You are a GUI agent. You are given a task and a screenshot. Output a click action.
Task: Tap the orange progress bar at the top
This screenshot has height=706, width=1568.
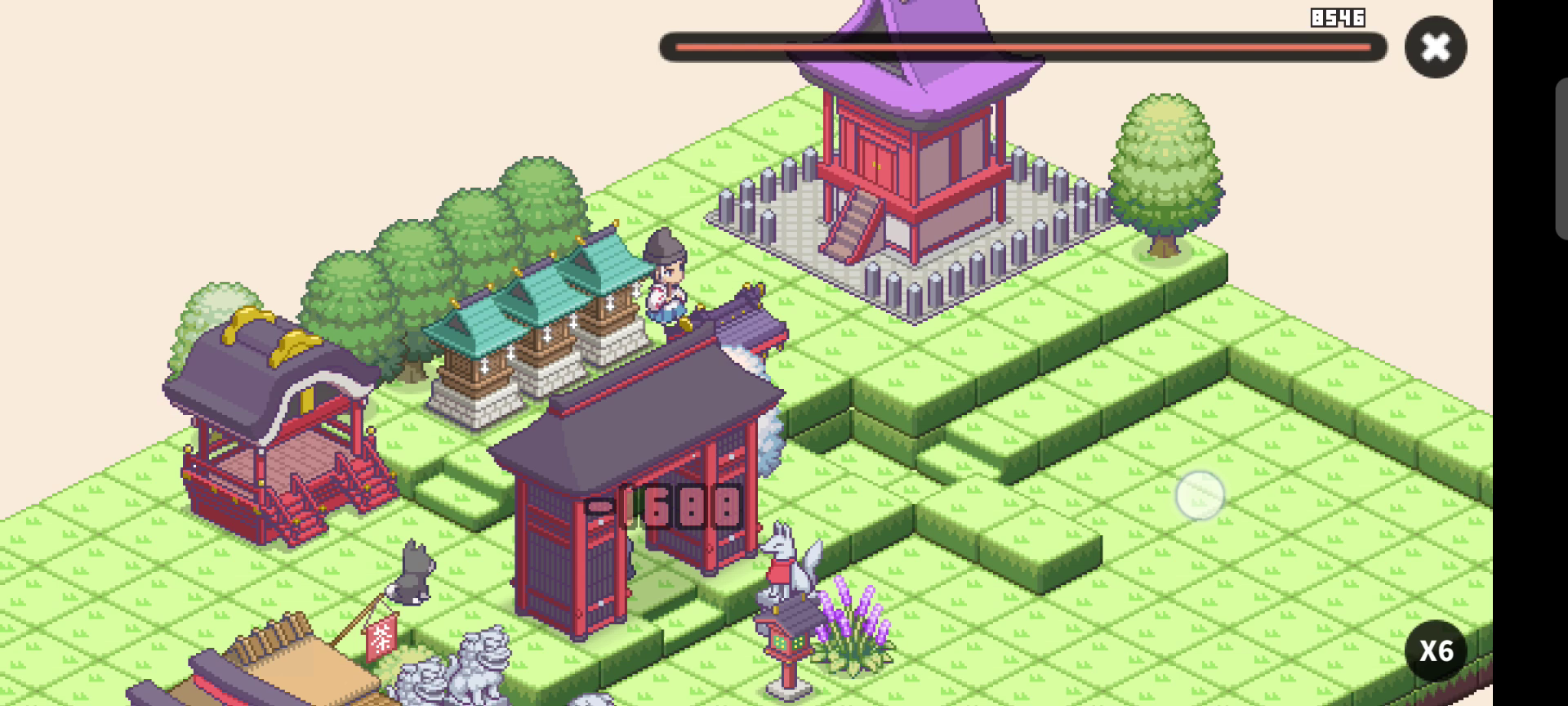(x=1021, y=47)
